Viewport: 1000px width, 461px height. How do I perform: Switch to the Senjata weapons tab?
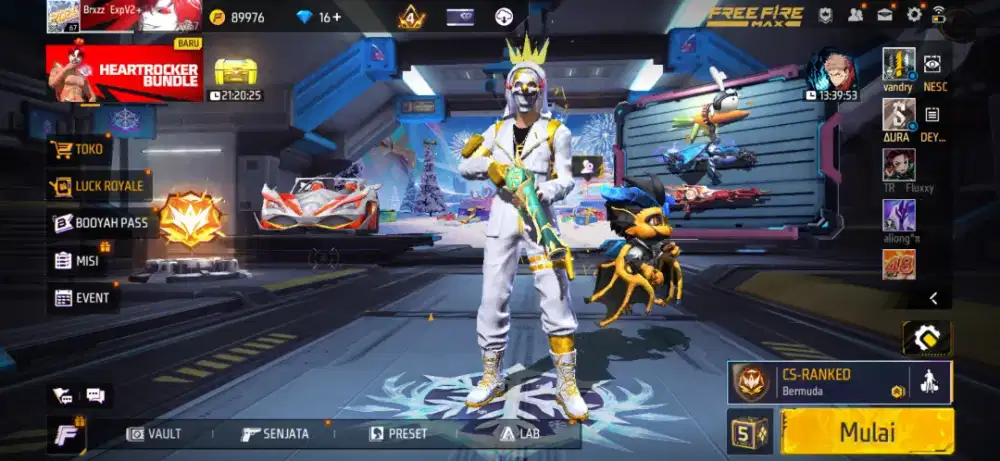coord(275,434)
